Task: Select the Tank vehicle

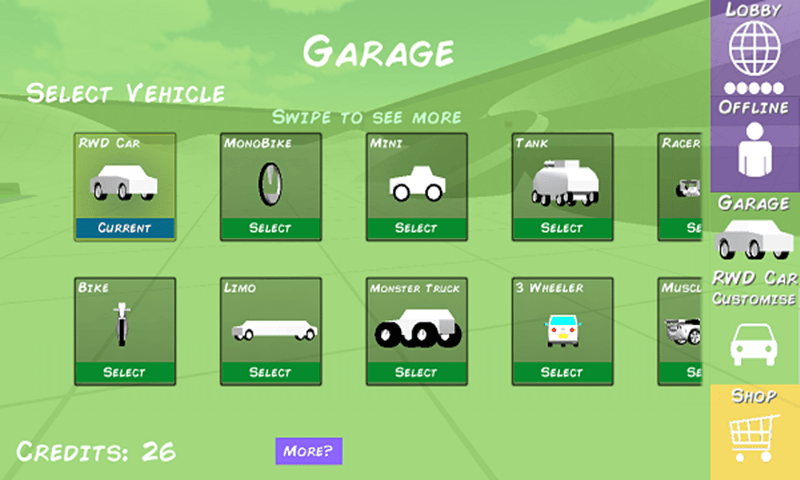Action: [x=561, y=228]
